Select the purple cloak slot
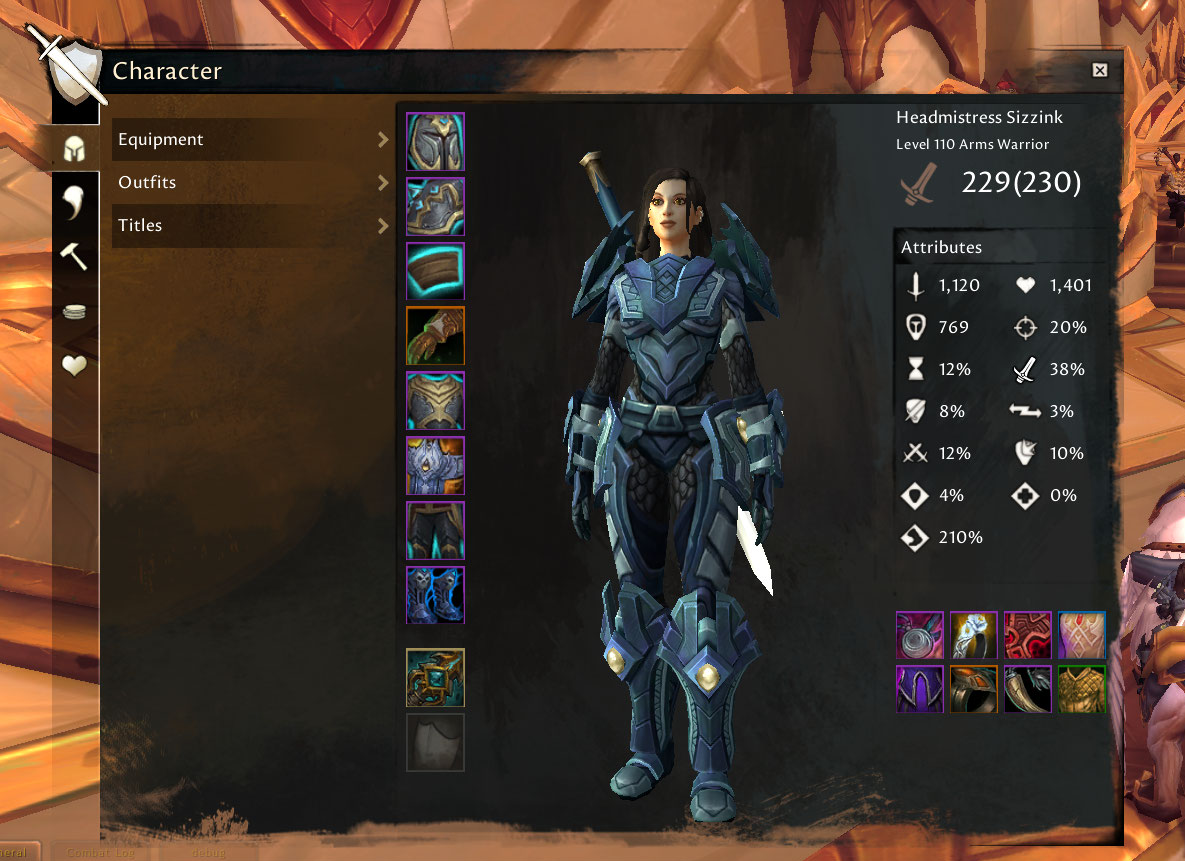 click(x=920, y=689)
